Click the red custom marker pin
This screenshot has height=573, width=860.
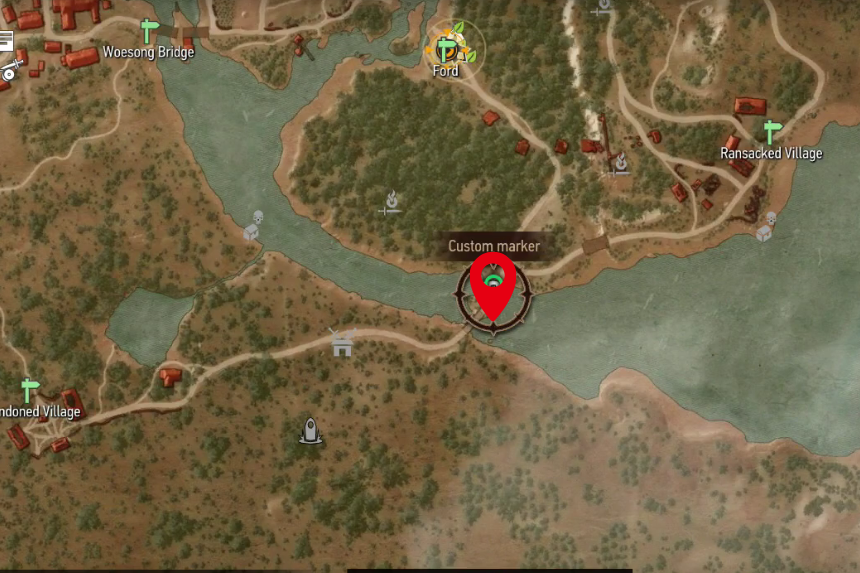coord(492,284)
